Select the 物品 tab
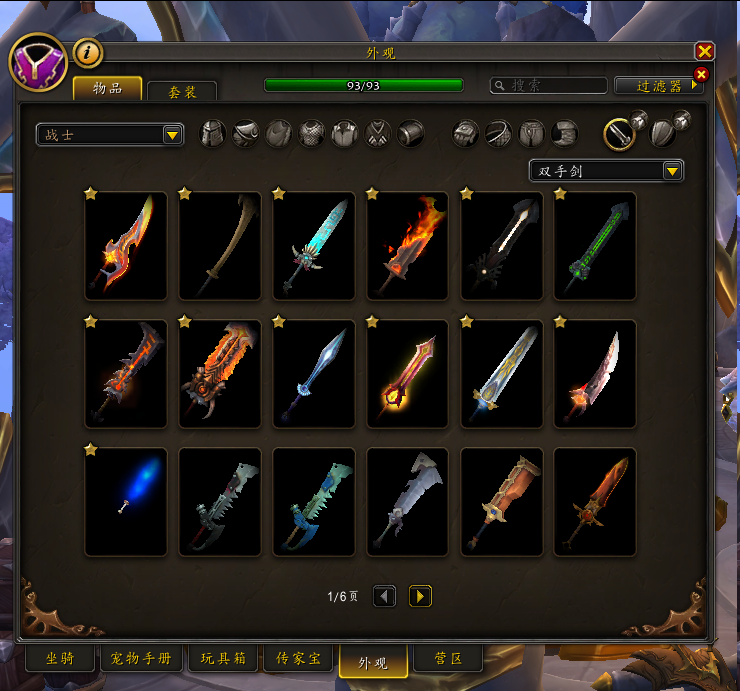Image resolution: width=740 pixels, height=691 pixels. point(107,89)
